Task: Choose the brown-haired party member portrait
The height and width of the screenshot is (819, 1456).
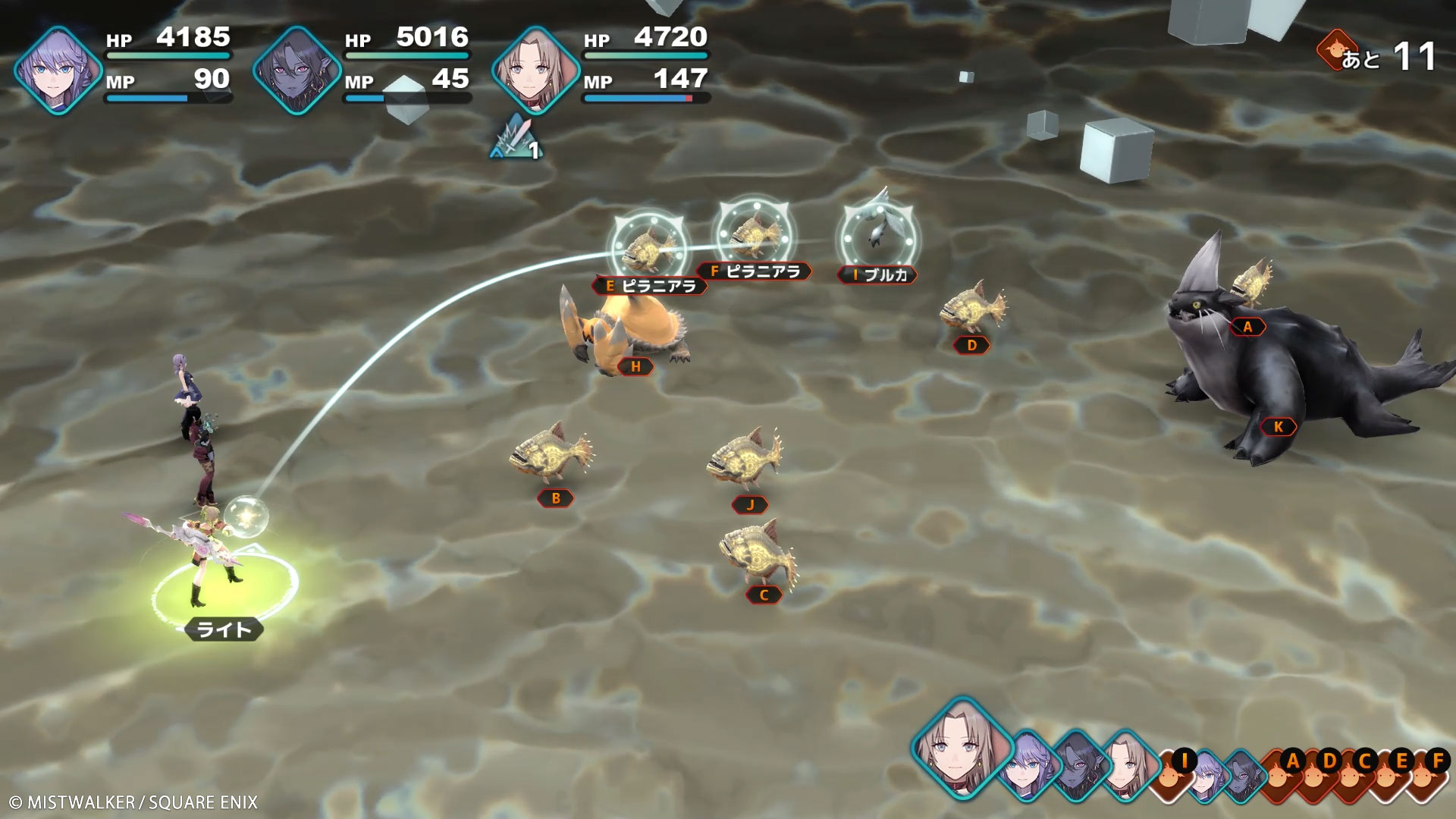Action: pyautogui.click(x=535, y=70)
